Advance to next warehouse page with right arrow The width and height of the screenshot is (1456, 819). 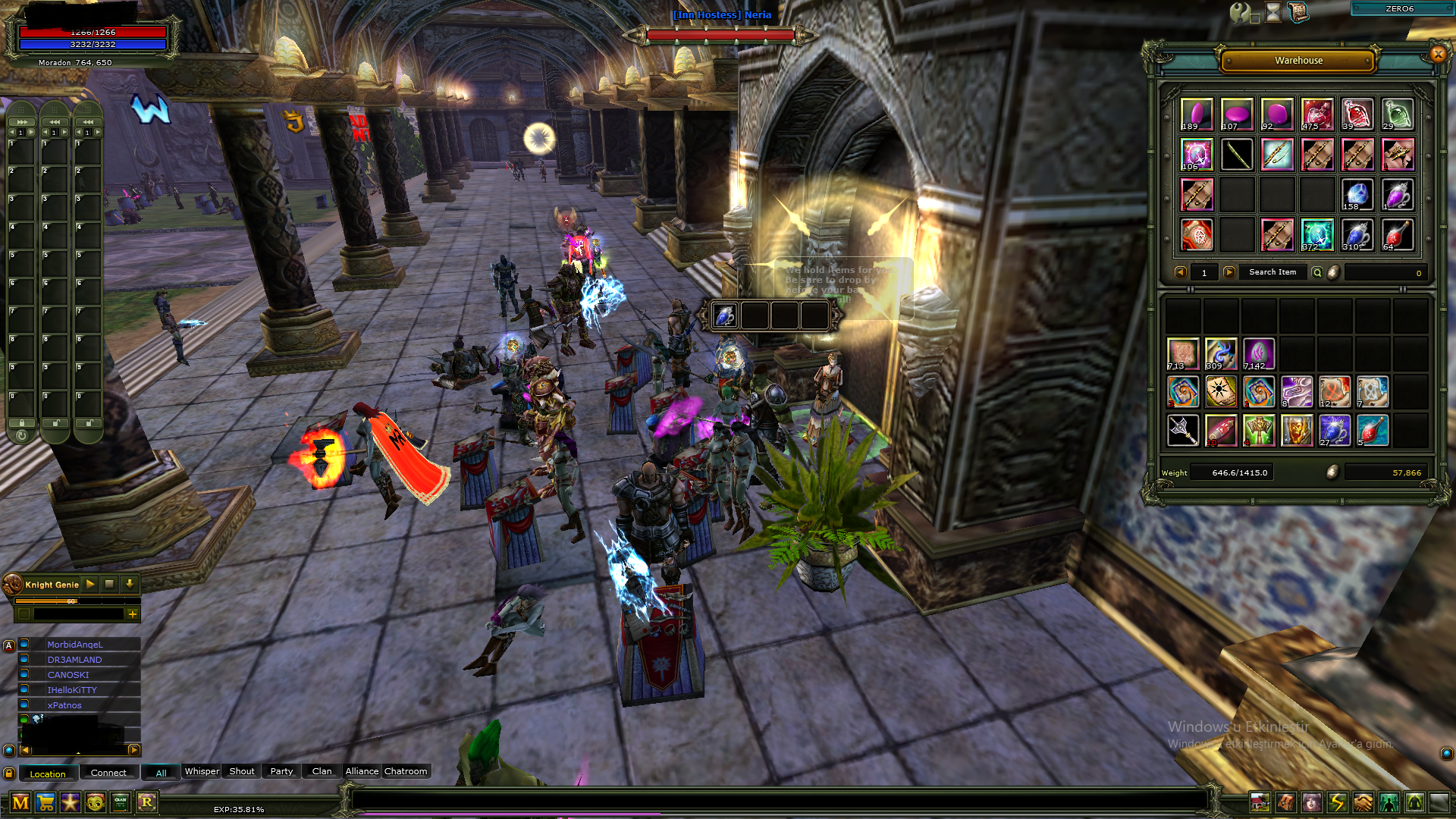click(1228, 272)
